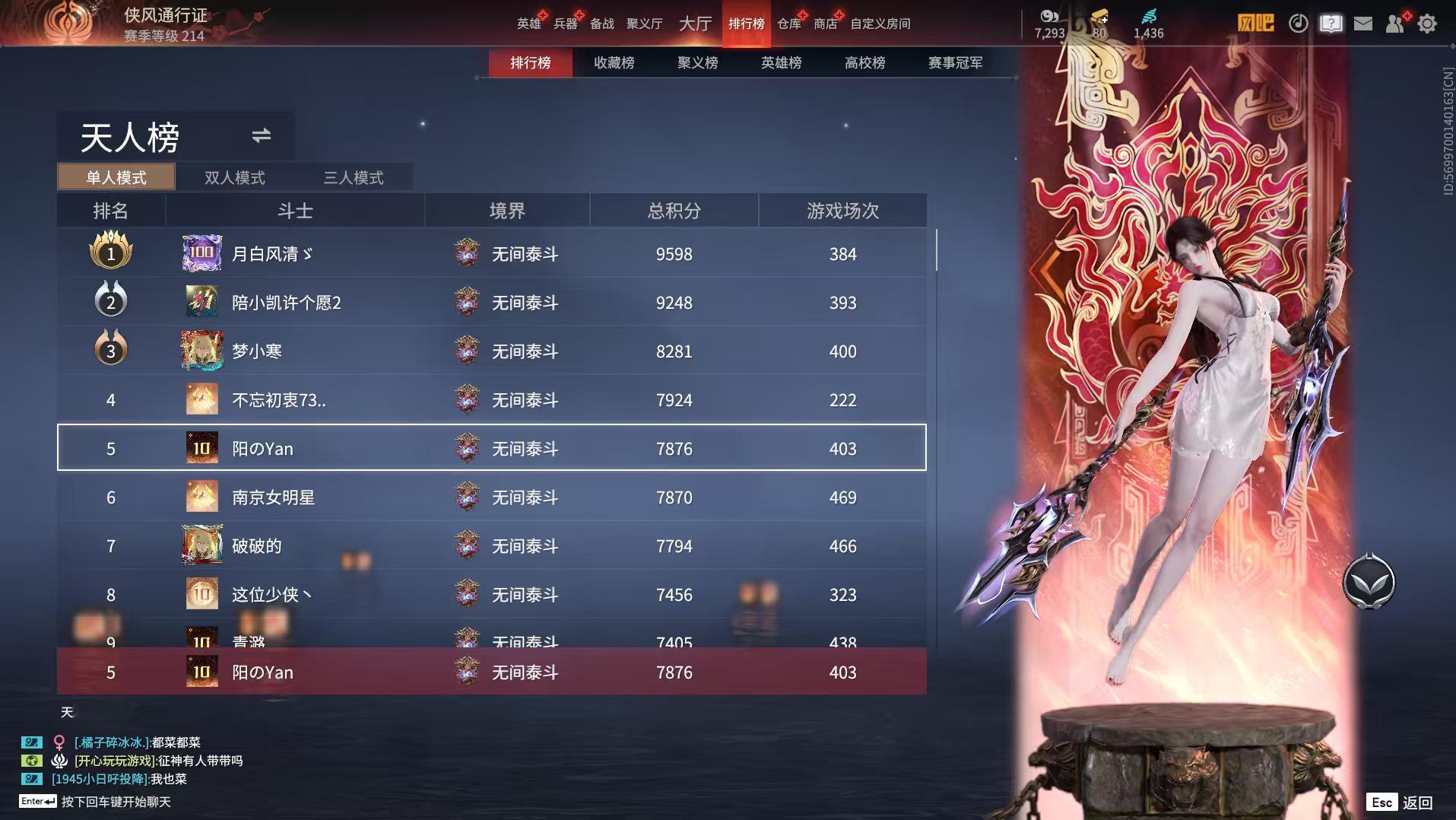Switch to 双人模式 mode
Image resolution: width=1456 pixels, height=820 pixels.
234,176
